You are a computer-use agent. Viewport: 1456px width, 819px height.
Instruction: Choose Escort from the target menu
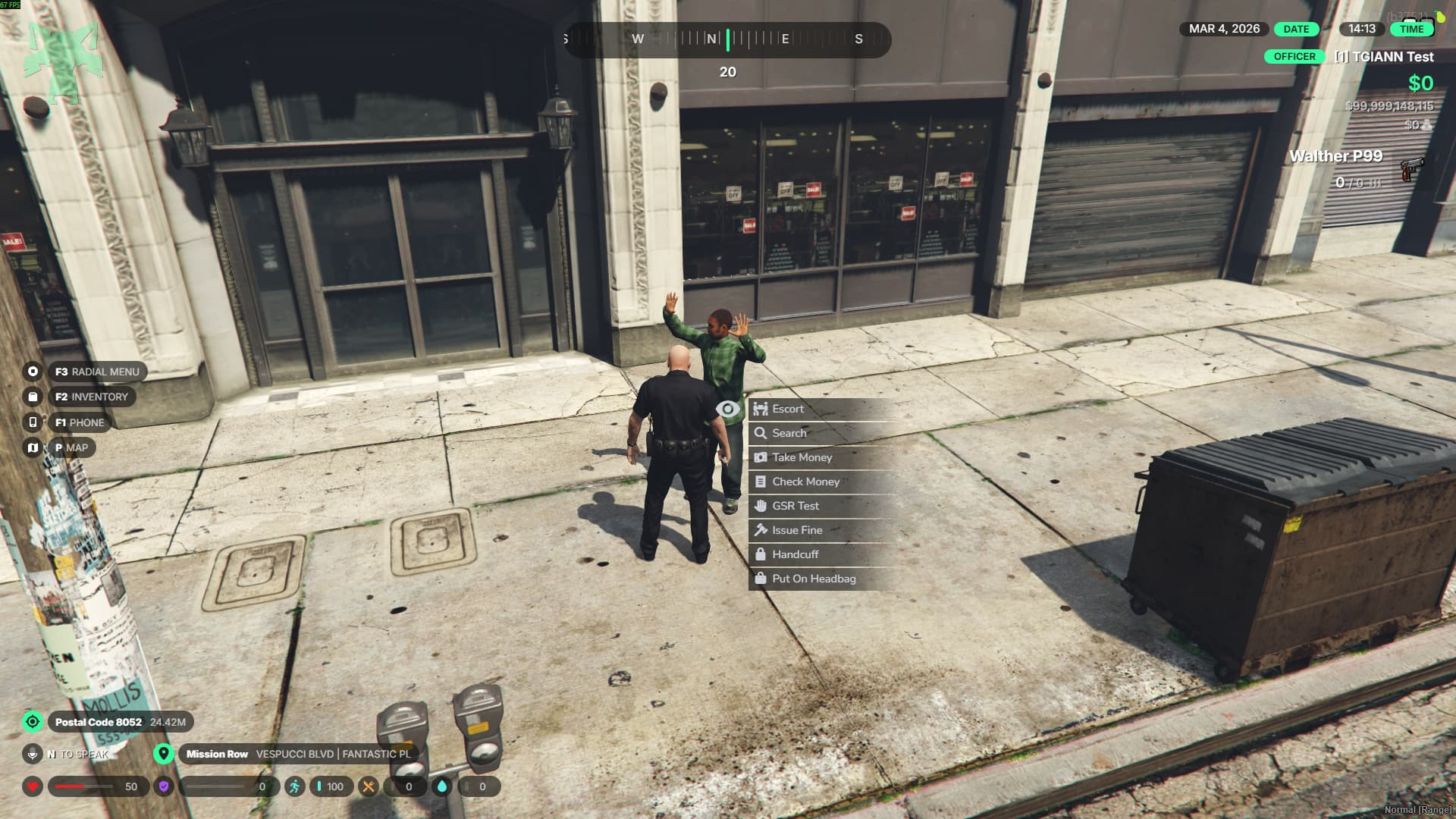pos(788,409)
